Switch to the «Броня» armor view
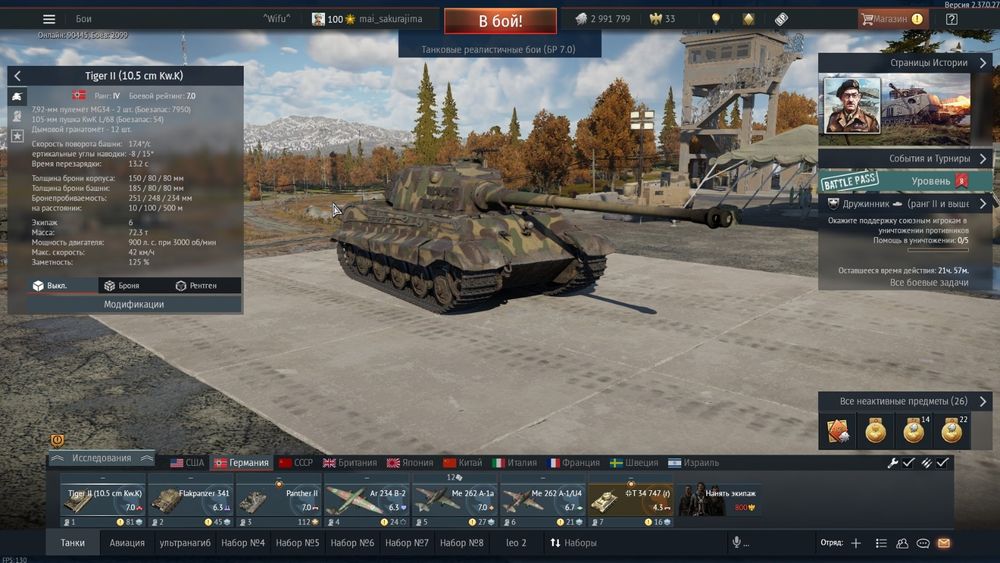 [122, 286]
